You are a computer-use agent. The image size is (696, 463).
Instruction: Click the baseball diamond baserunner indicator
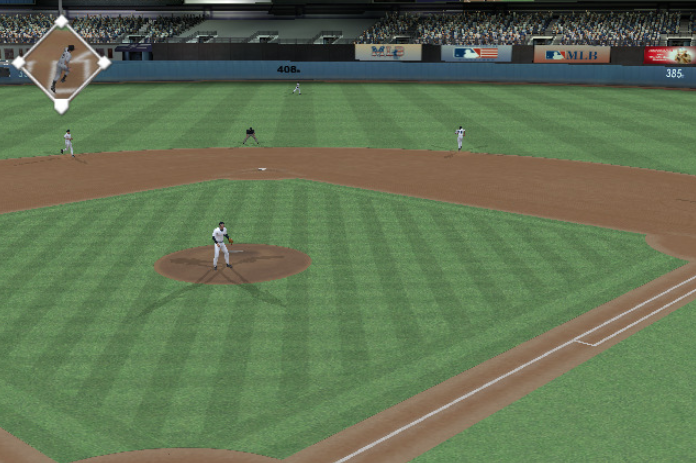61,63
